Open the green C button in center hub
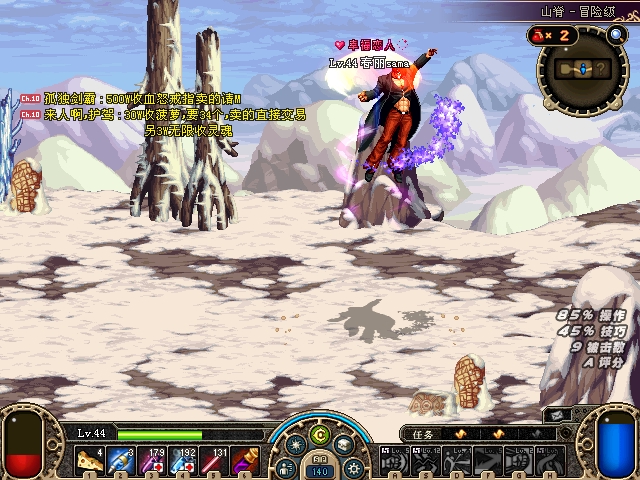Screen dimensions: 640x480 [319, 434]
